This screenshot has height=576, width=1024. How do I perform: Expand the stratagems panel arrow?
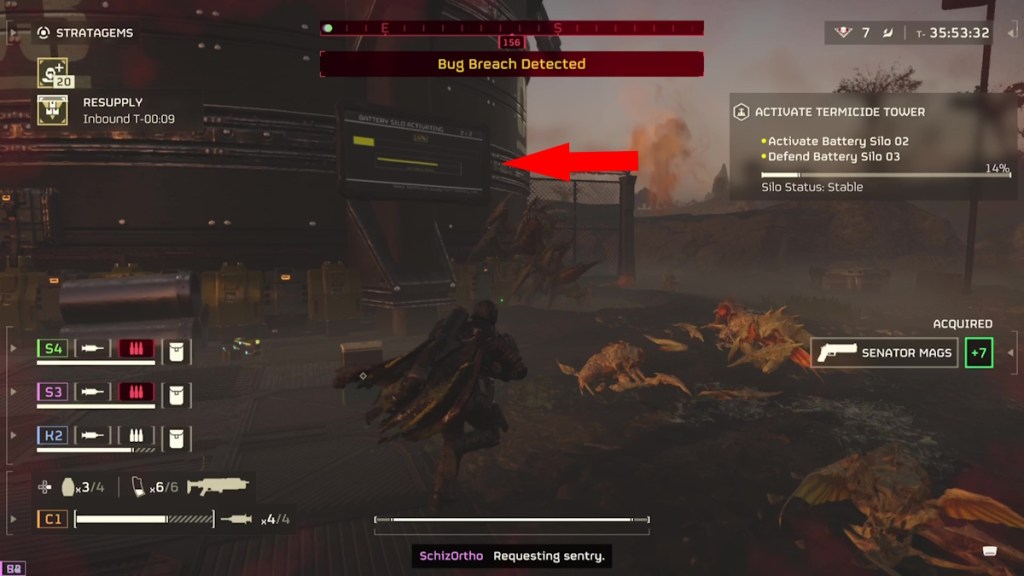point(13,33)
